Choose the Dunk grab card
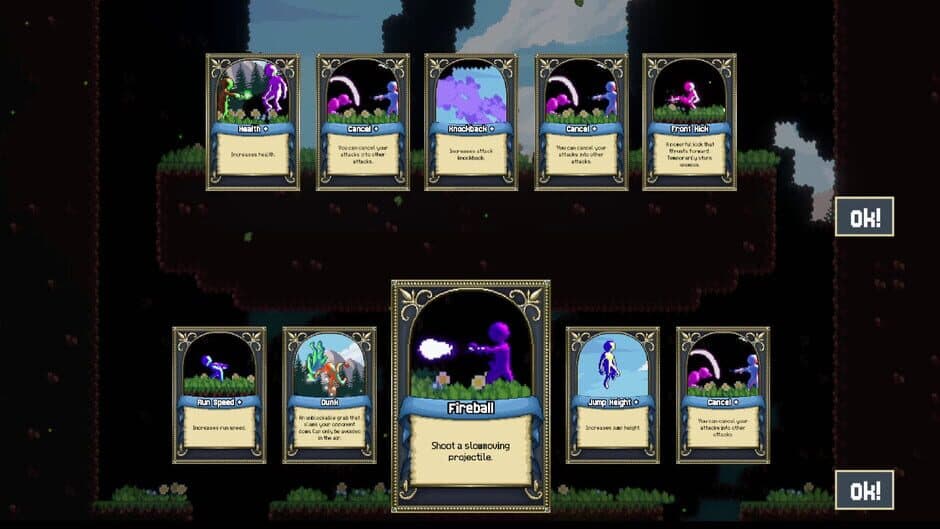 click(329, 394)
